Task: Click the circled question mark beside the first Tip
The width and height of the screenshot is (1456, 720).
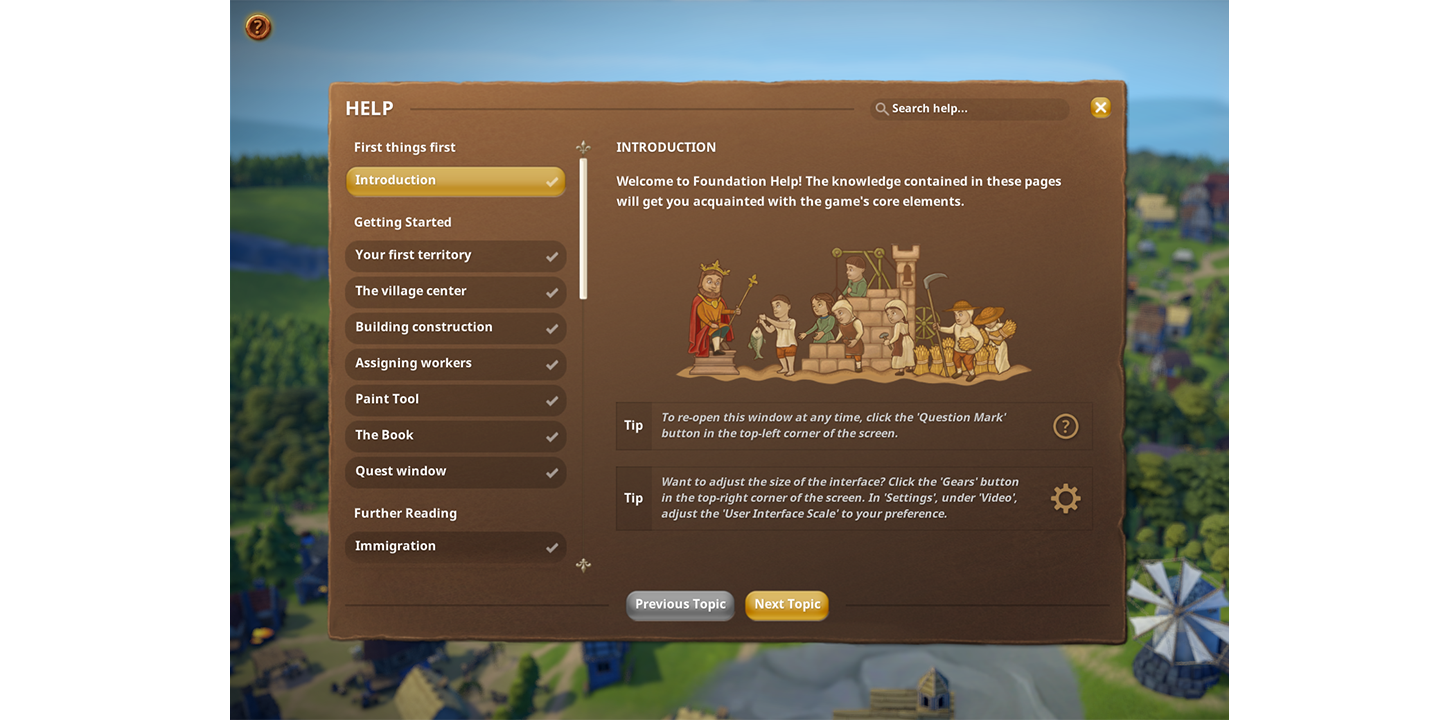Action: coord(1065,425)
